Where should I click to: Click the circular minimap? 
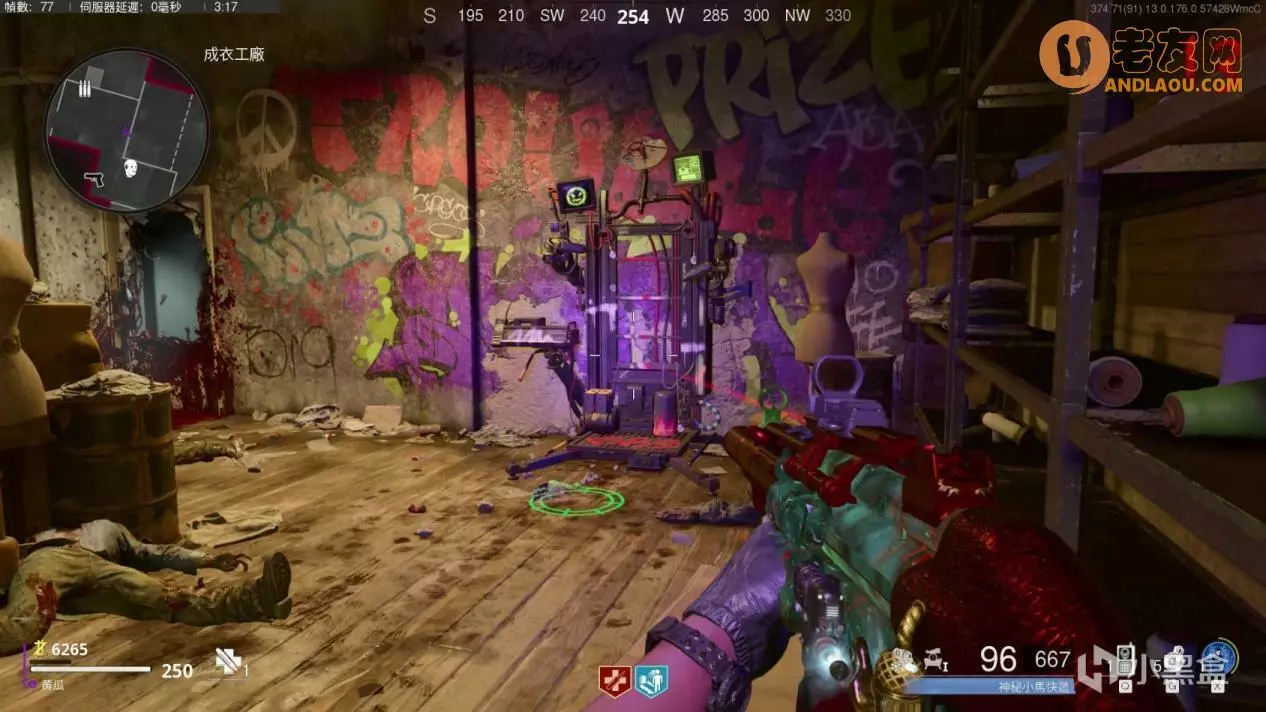point(126,131)
